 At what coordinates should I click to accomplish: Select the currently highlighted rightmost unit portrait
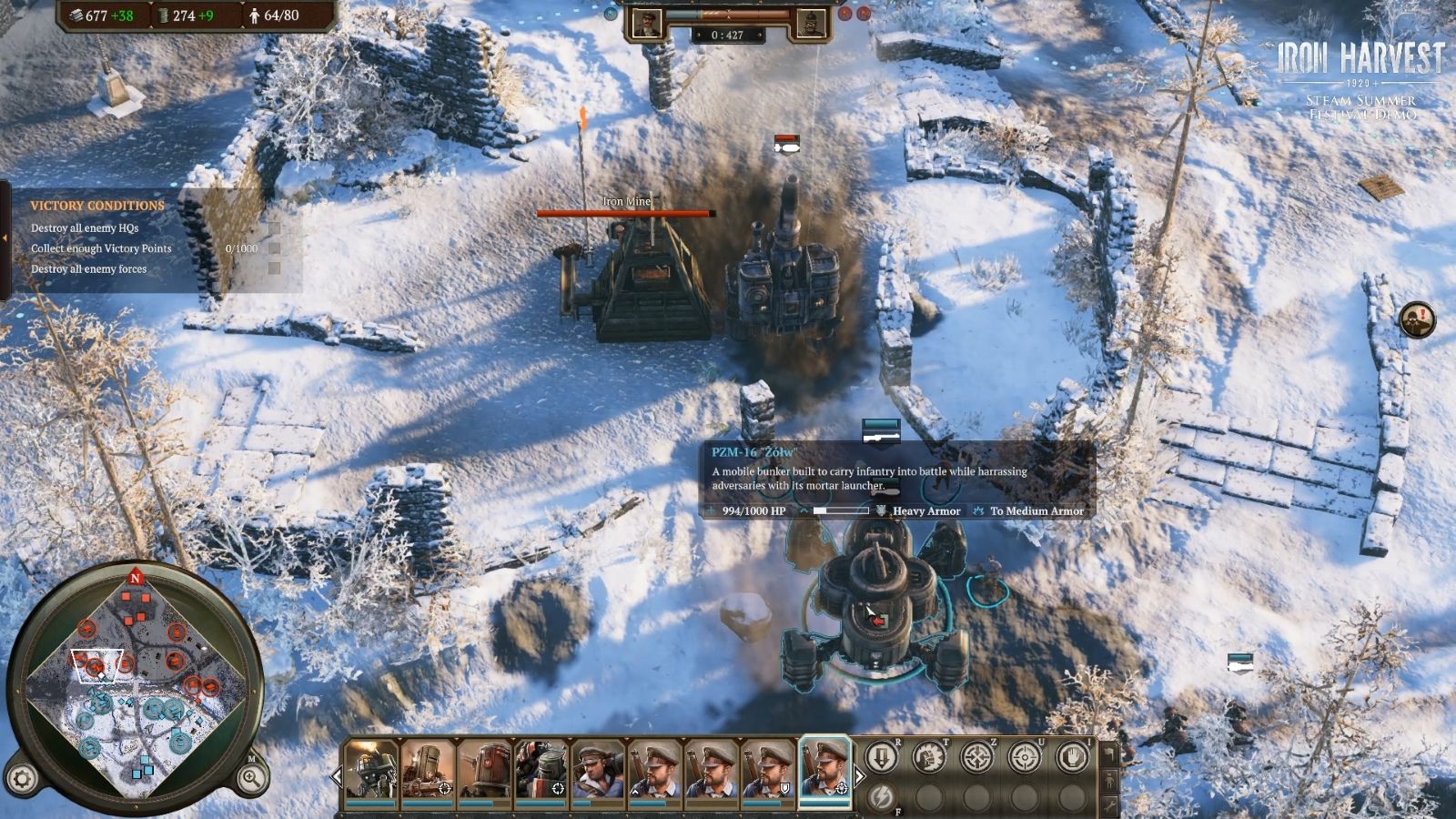point(824,771)
